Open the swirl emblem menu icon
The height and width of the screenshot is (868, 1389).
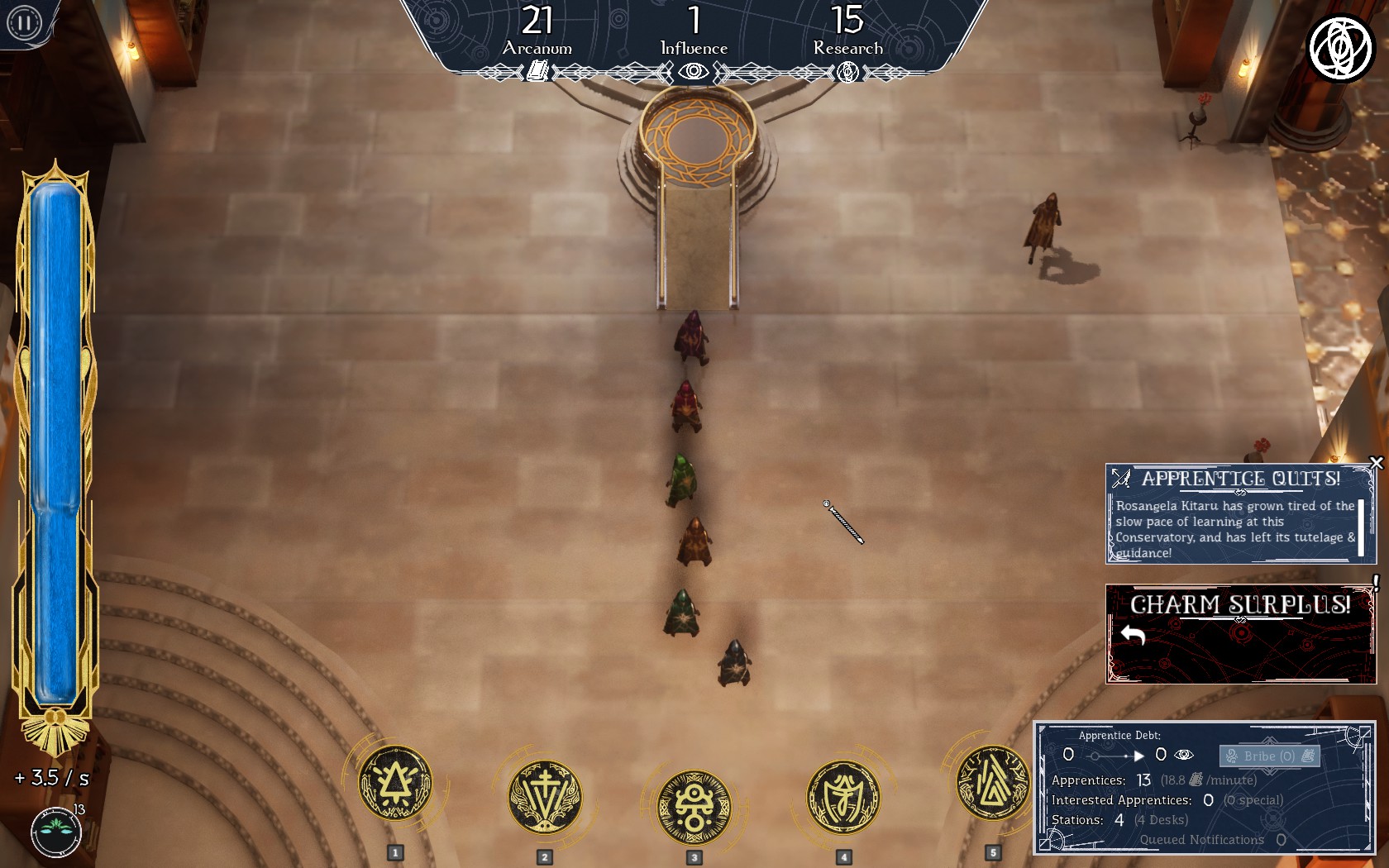point(1339,48)
